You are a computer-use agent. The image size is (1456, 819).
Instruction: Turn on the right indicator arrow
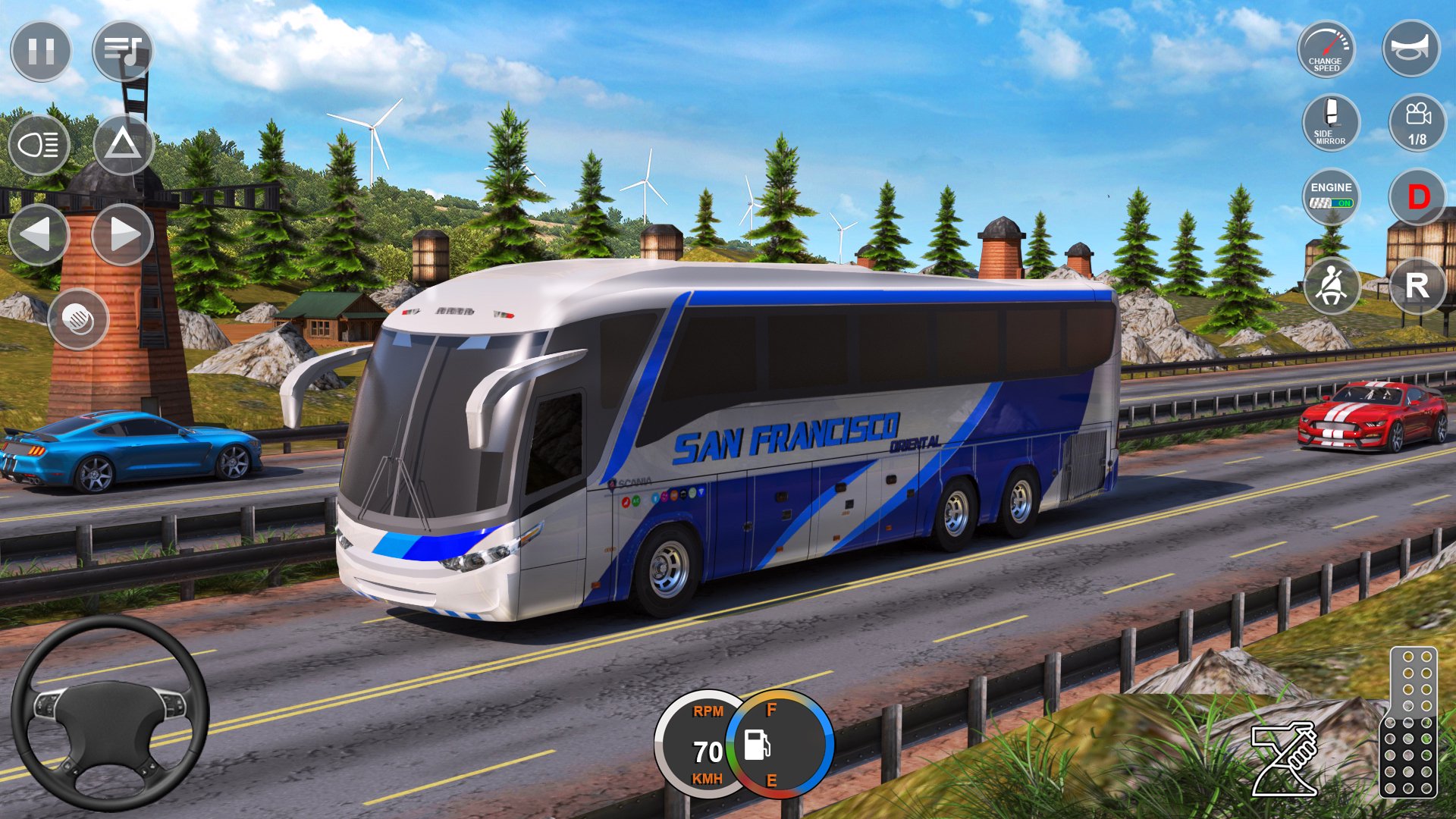tap(123, 234)
